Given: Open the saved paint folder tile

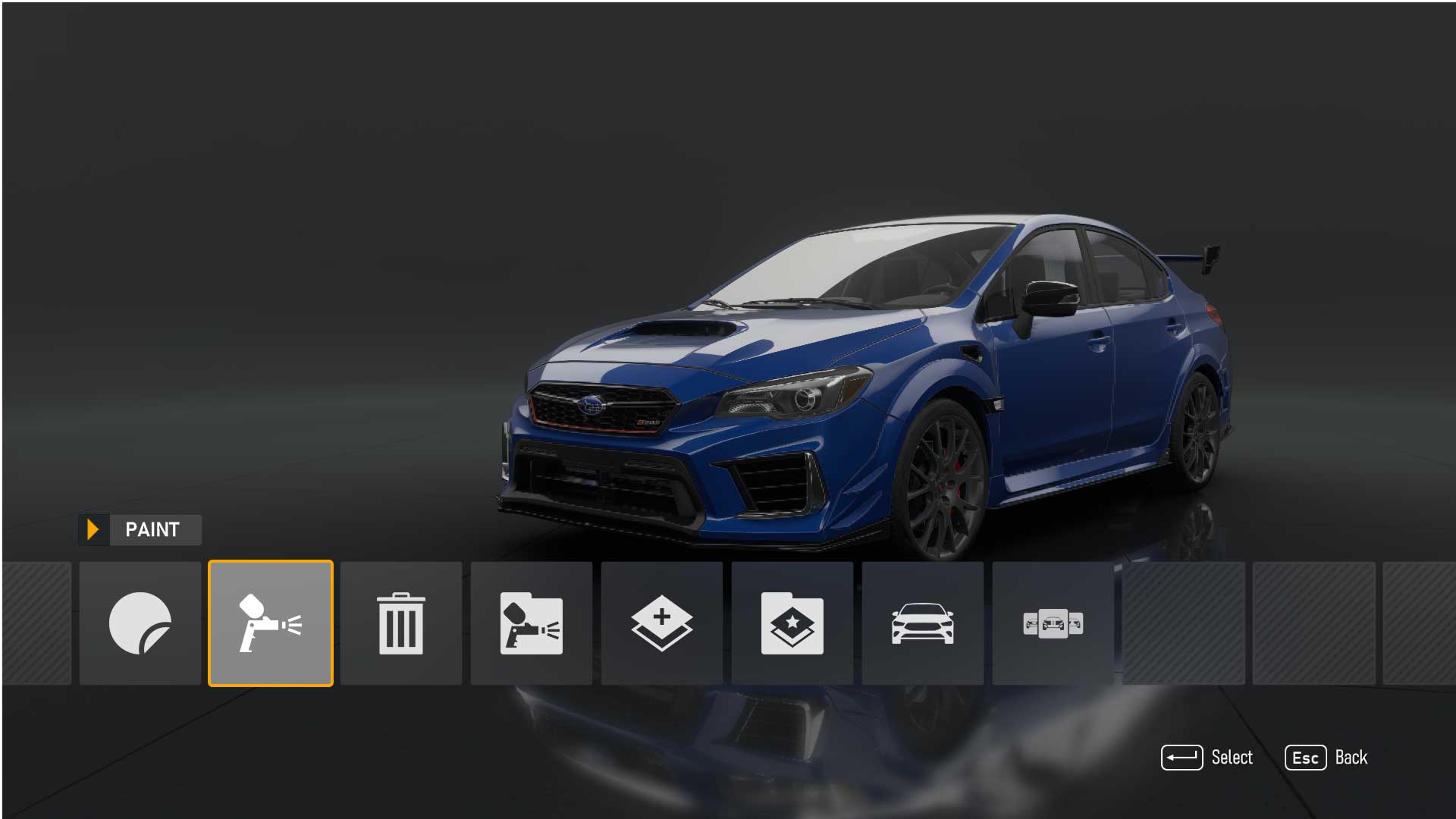Looking at the screenshot, I should [x=532, y=623].
